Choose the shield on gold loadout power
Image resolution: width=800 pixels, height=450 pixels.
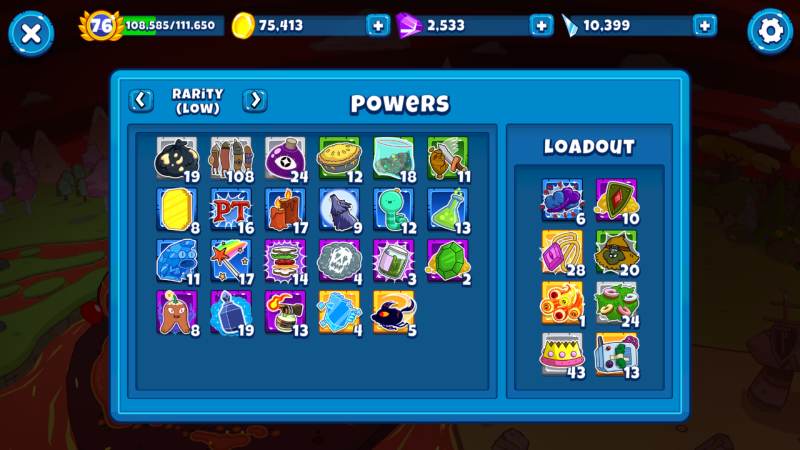616,200
